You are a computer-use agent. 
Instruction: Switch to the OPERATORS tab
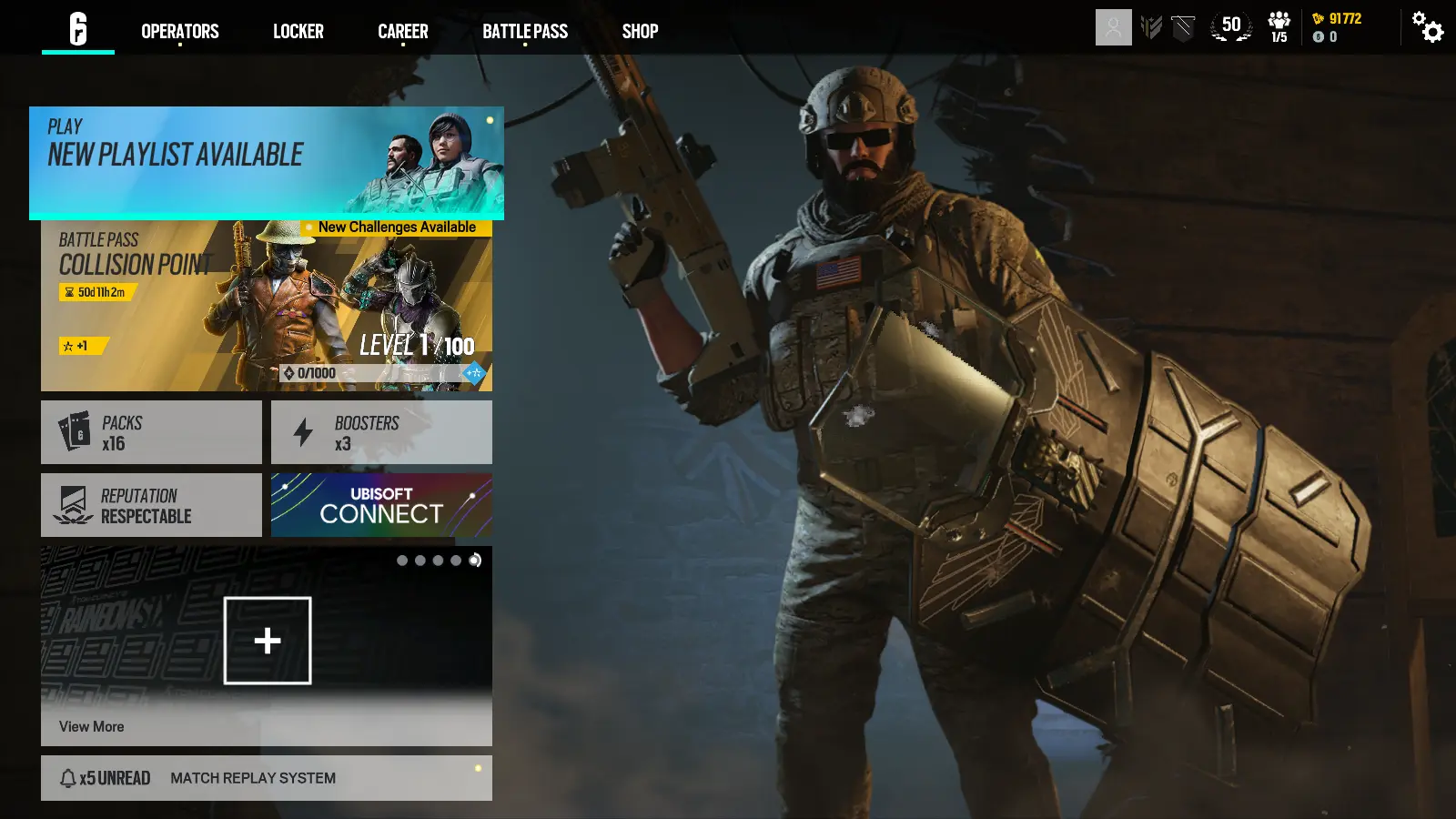click(x=179, y=30)
